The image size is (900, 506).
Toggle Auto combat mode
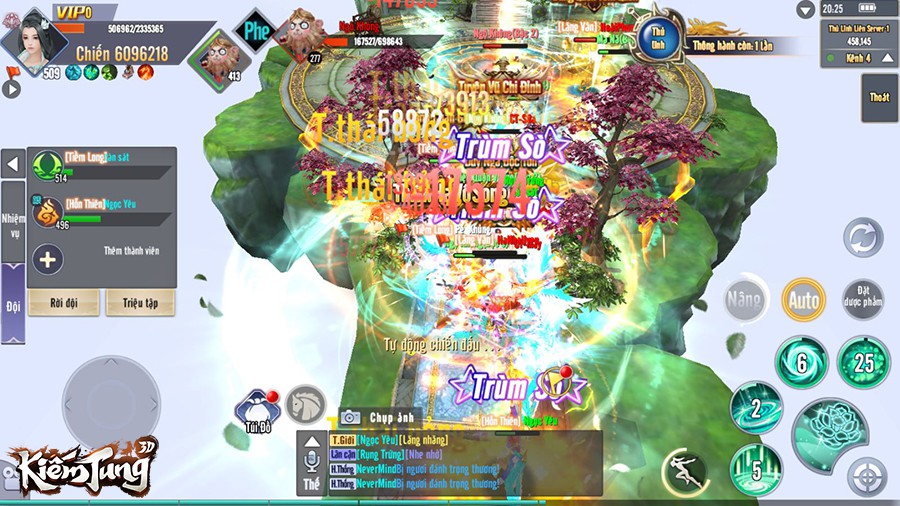[x=803, y=299]
